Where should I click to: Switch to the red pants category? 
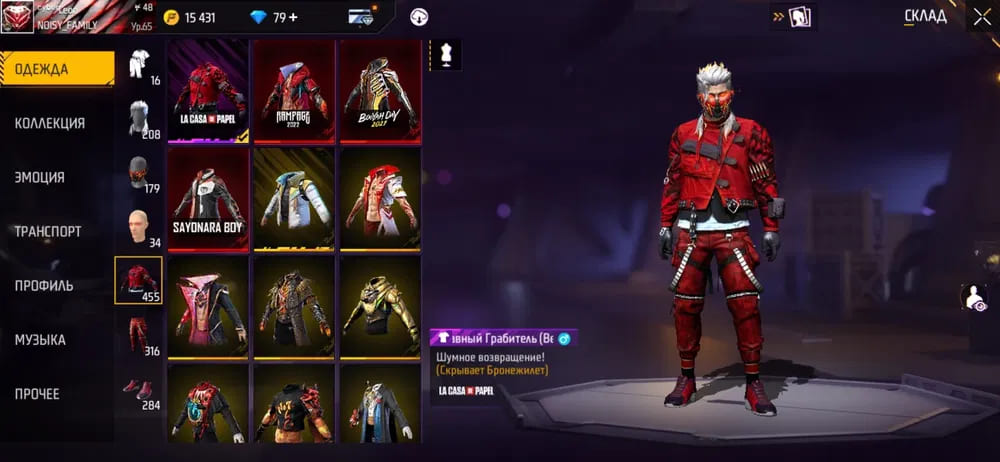click(x=139, y=335)
